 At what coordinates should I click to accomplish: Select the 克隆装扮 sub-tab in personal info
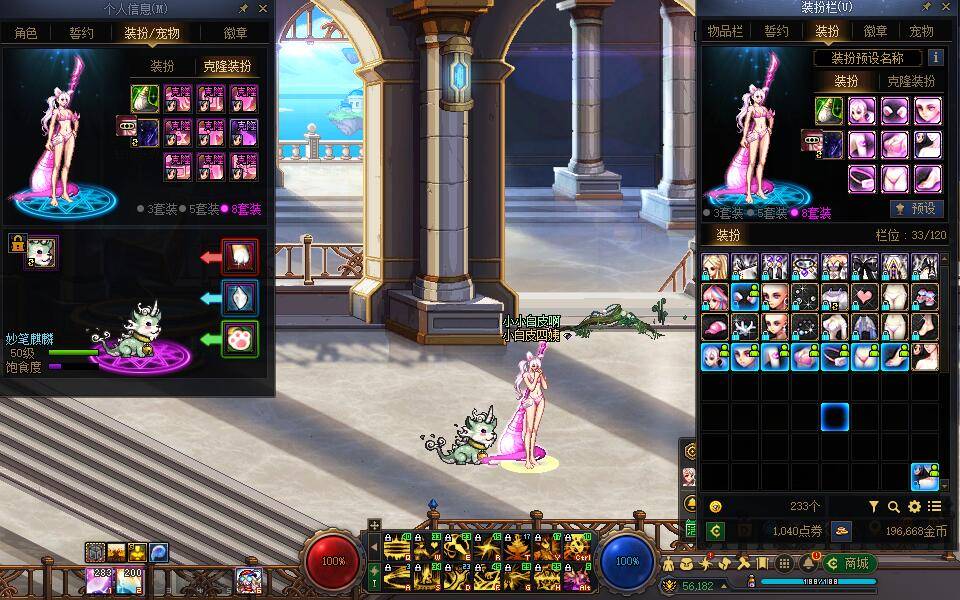[x=227, y=66]
